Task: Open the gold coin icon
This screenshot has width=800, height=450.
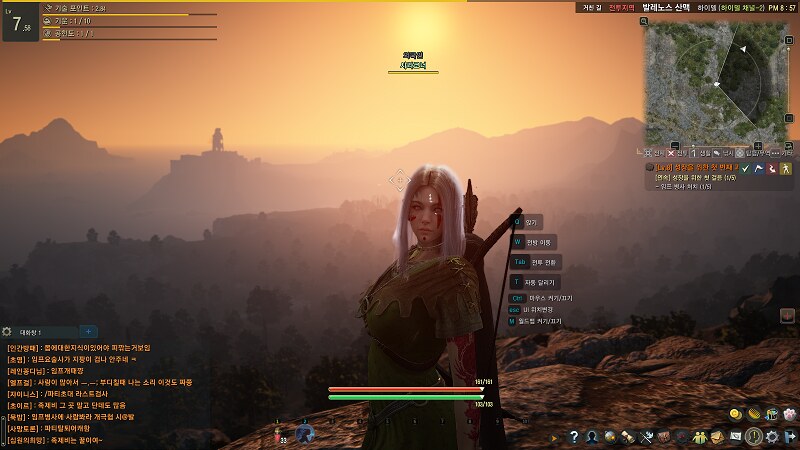Action: [x=735, y=414]
